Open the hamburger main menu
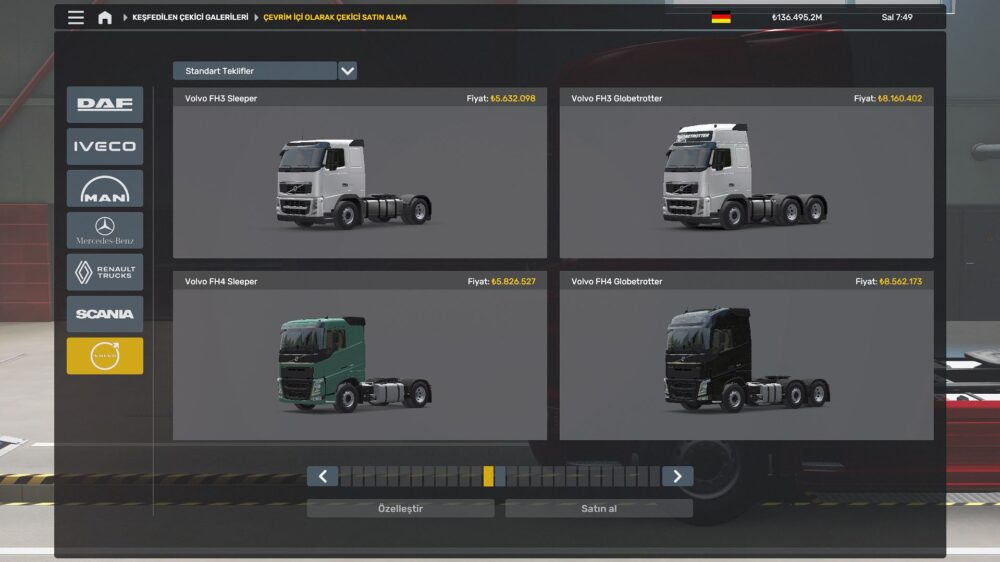1000x562 pixels. 76,17
